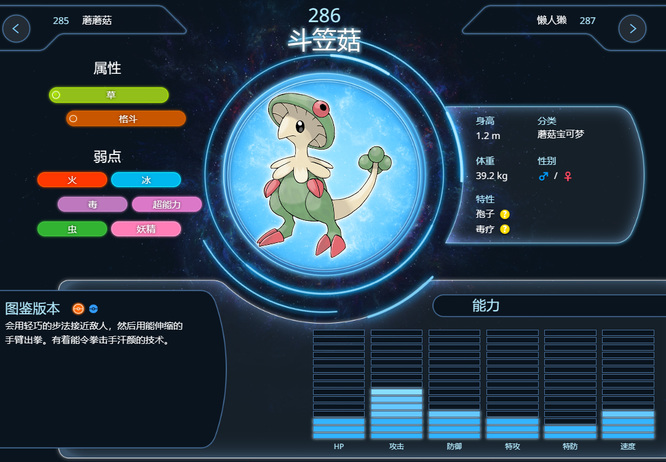Choose the 毒 weakness pill
Screen dimensions: 666x462
click(x=92, y=205)
